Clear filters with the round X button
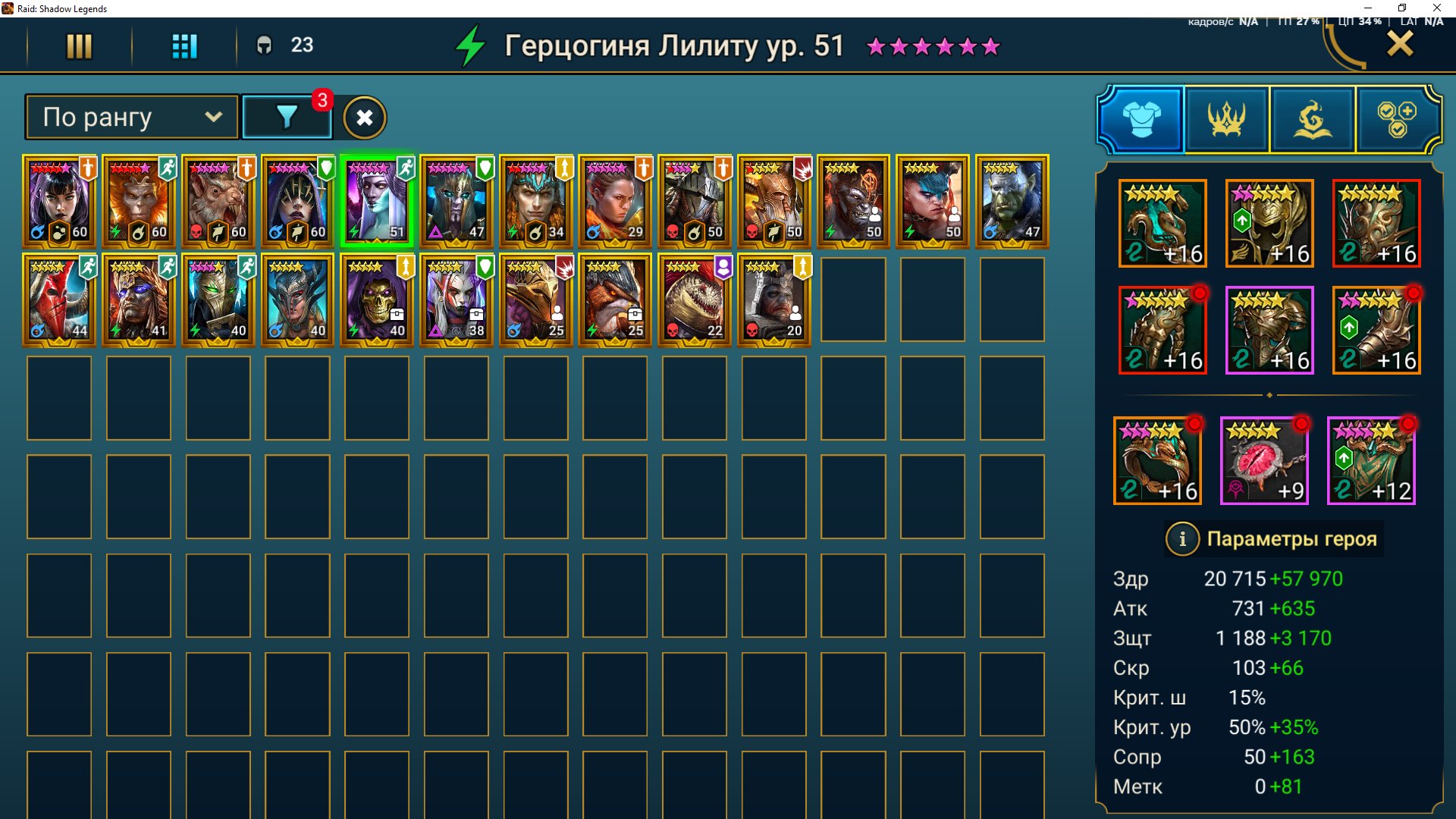This screenshot has width=1456, height=819. click(365, 118)
